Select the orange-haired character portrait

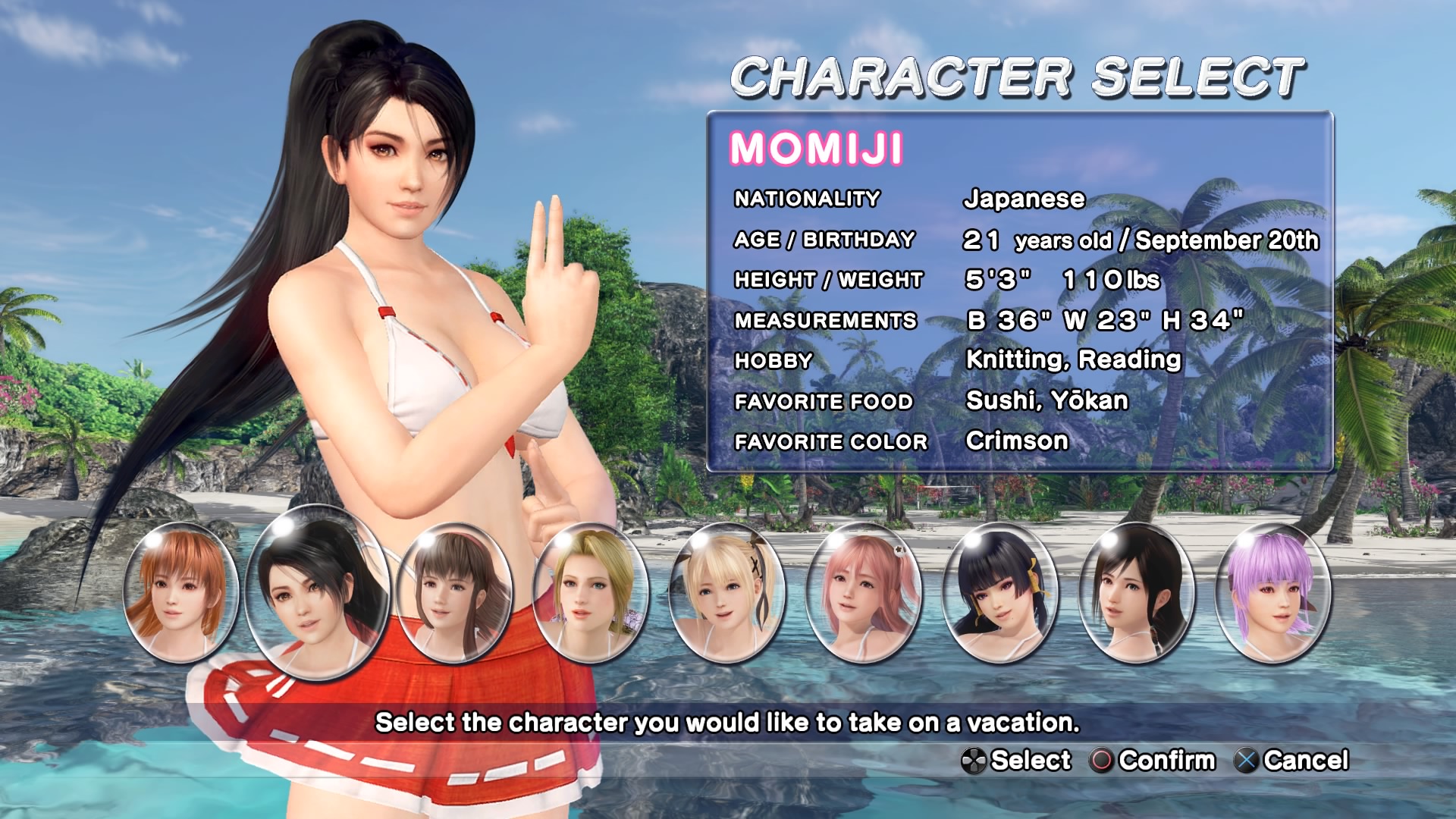(x=180, y=592)
